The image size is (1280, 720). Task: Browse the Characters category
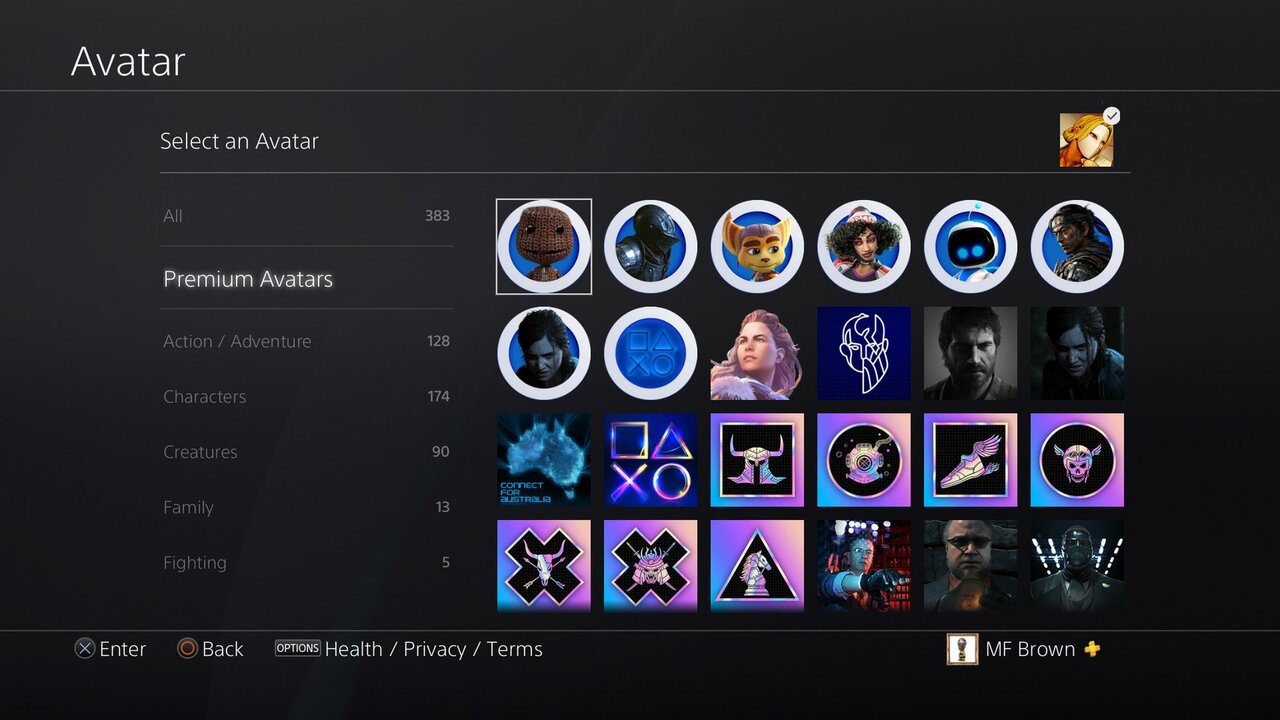tap(305, 396)
